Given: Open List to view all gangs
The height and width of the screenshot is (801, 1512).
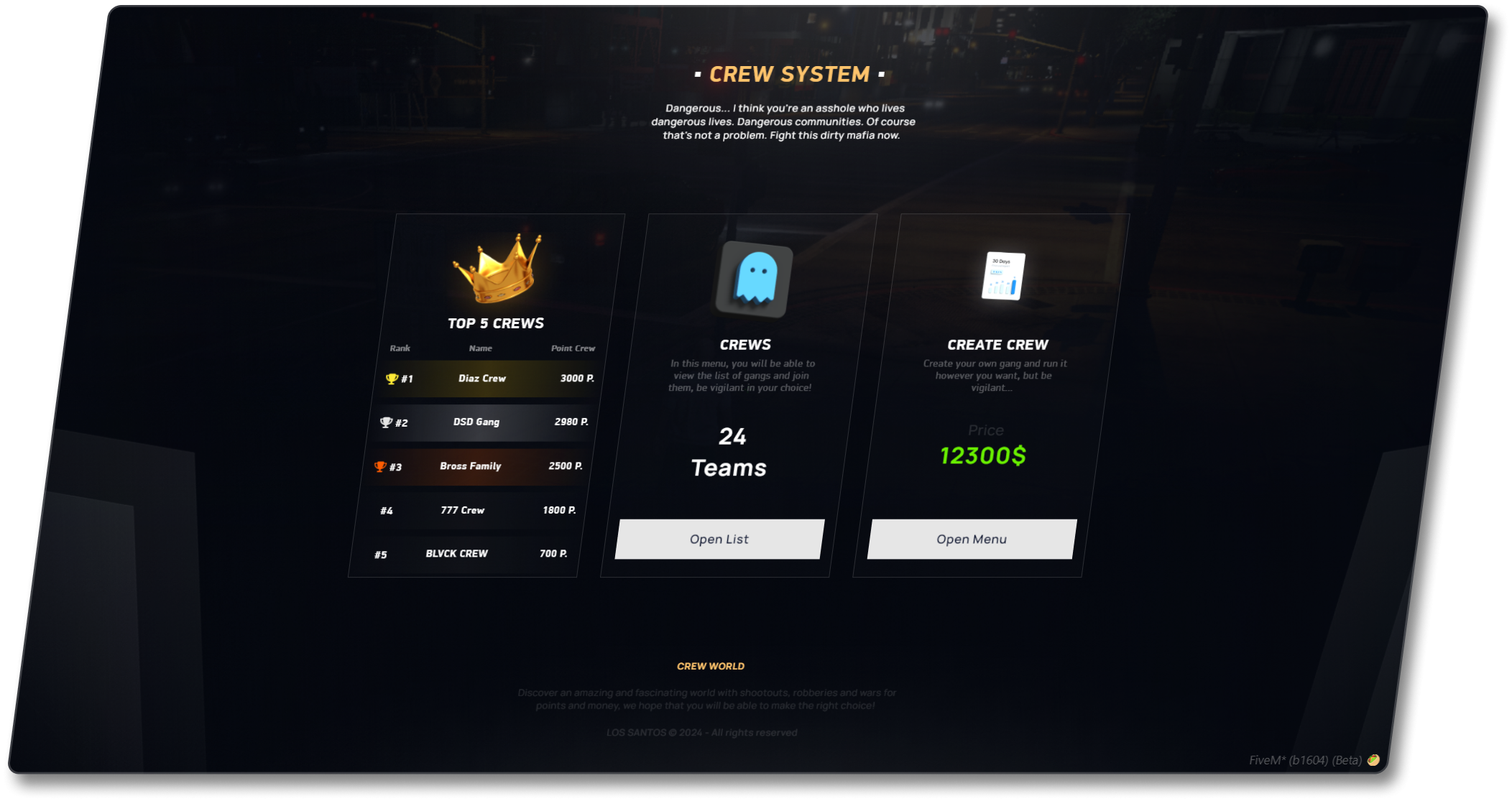Looking at the screenshot, I should (719, 539).
